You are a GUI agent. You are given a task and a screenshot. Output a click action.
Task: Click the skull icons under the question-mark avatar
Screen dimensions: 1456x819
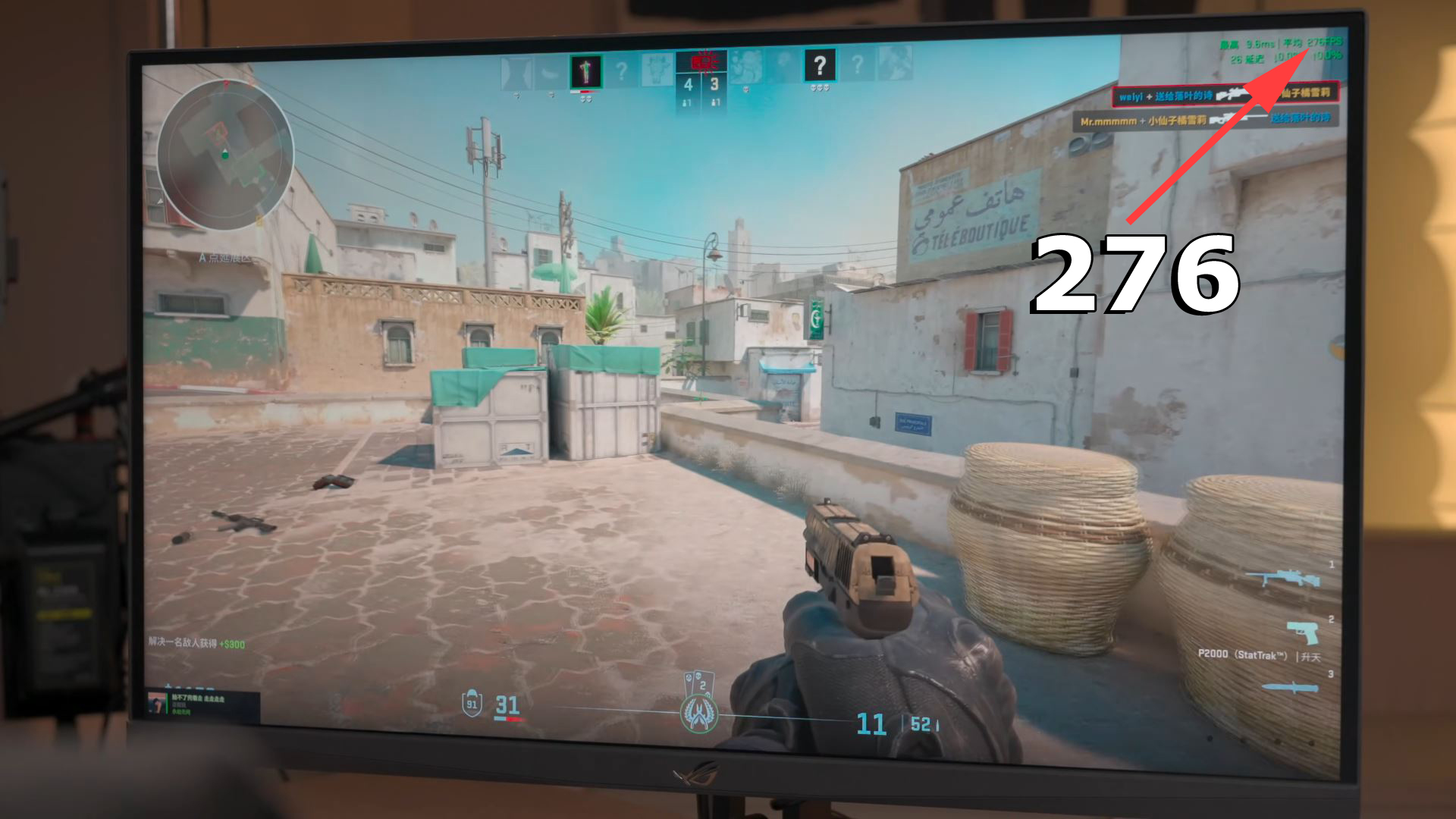(820, 88)
